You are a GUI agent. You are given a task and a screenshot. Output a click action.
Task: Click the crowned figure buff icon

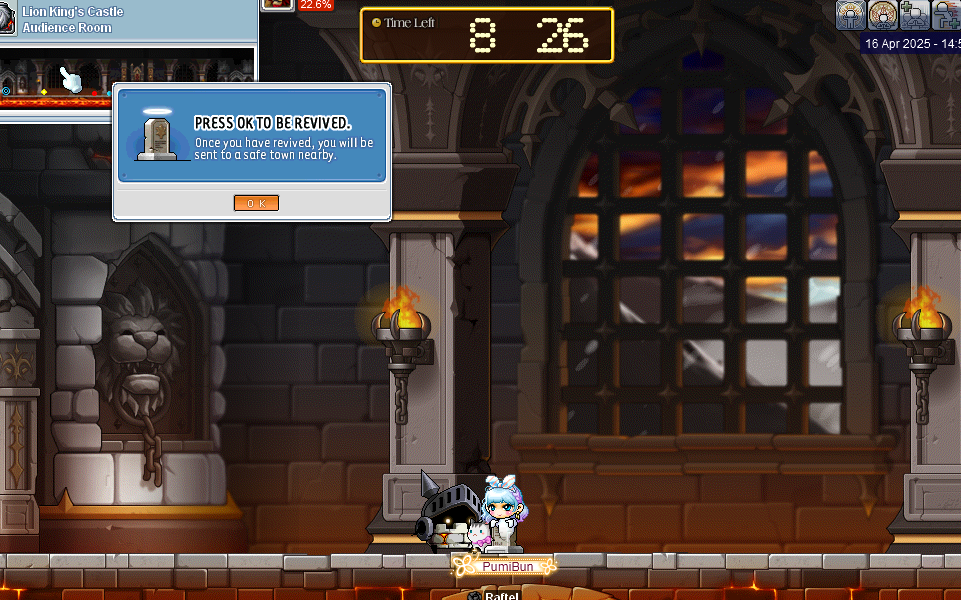pos(851,15)
